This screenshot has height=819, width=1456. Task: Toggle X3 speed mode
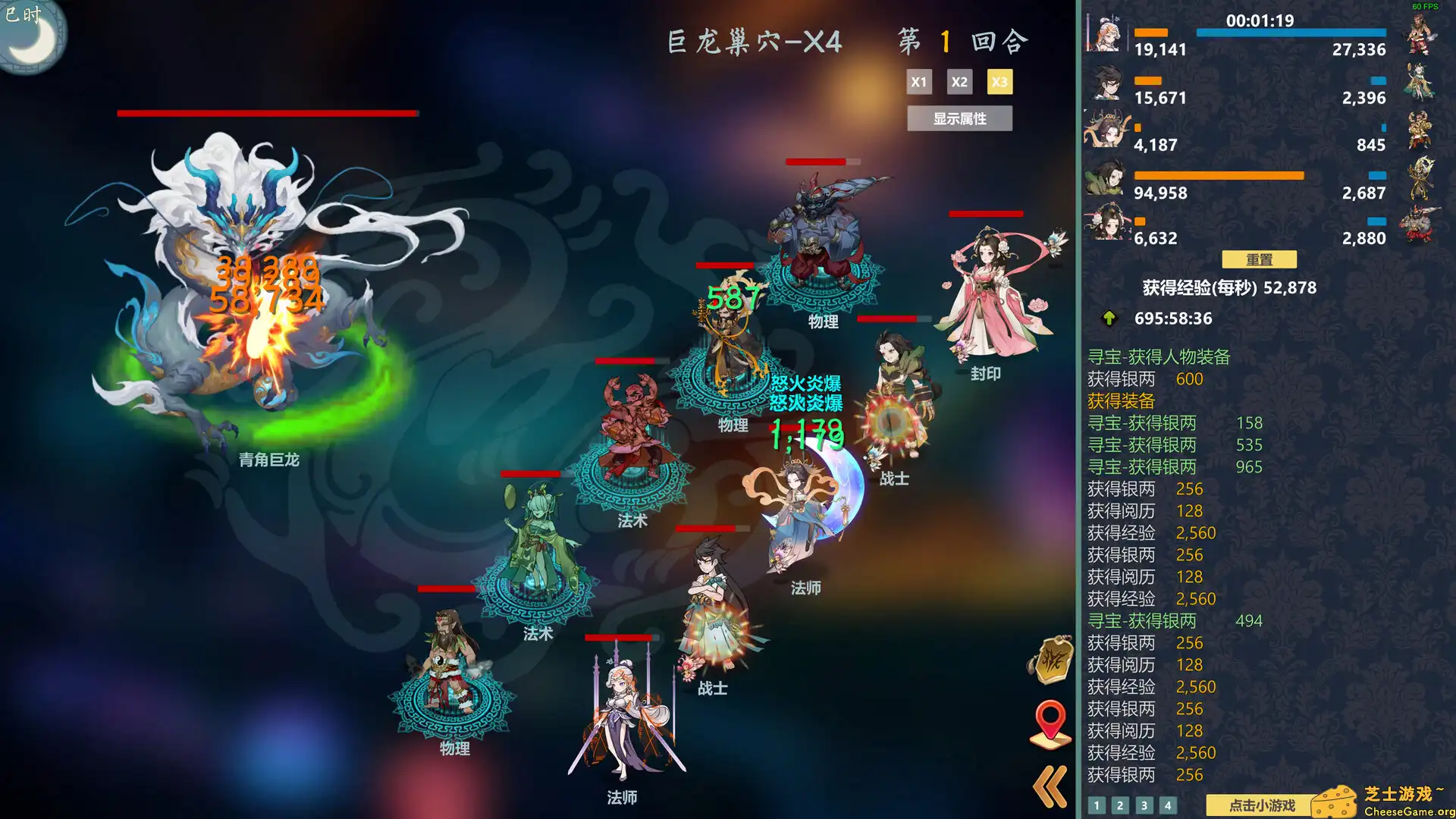pos(999,81)
